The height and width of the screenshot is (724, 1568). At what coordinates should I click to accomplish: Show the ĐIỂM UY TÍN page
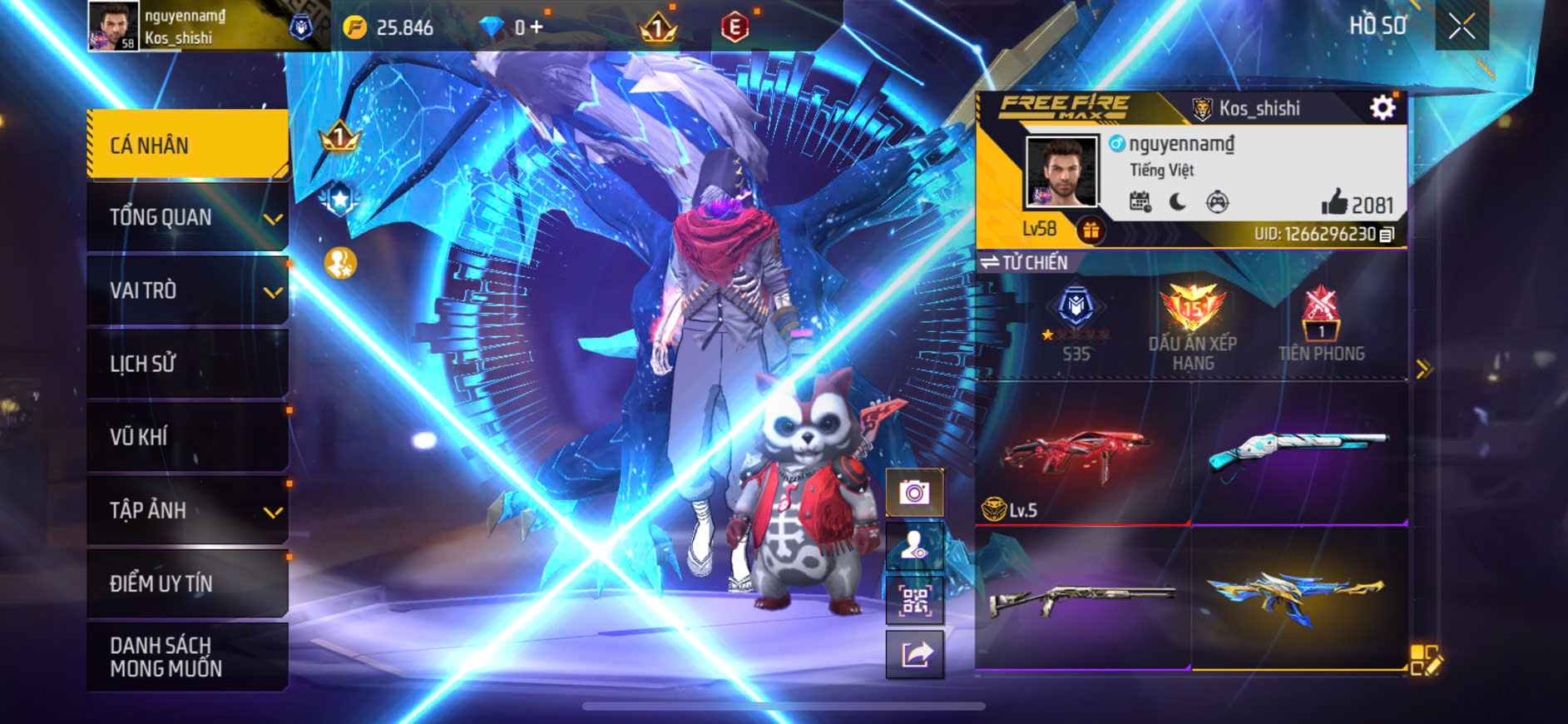[x=188, y=583]
